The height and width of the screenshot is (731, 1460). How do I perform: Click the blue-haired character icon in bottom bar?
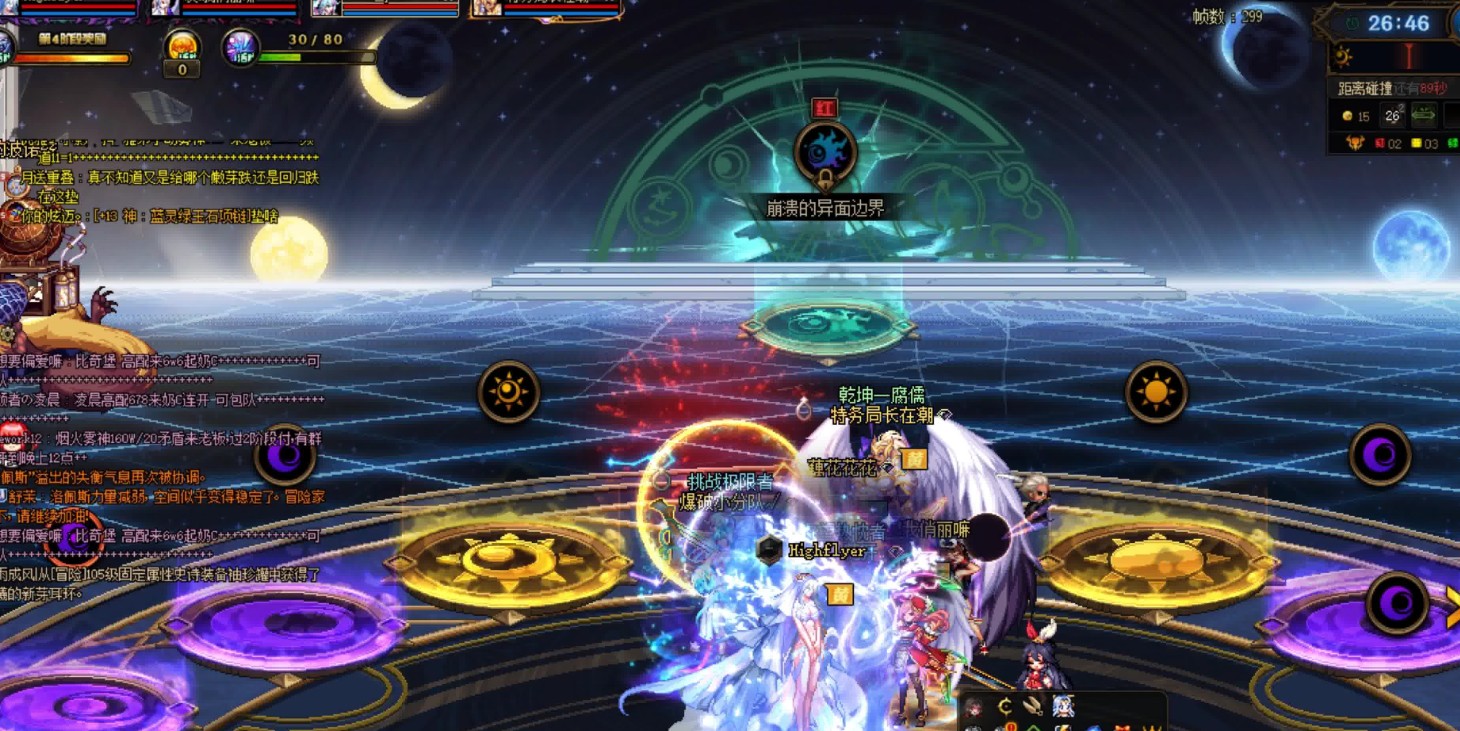coord(1063,707)
